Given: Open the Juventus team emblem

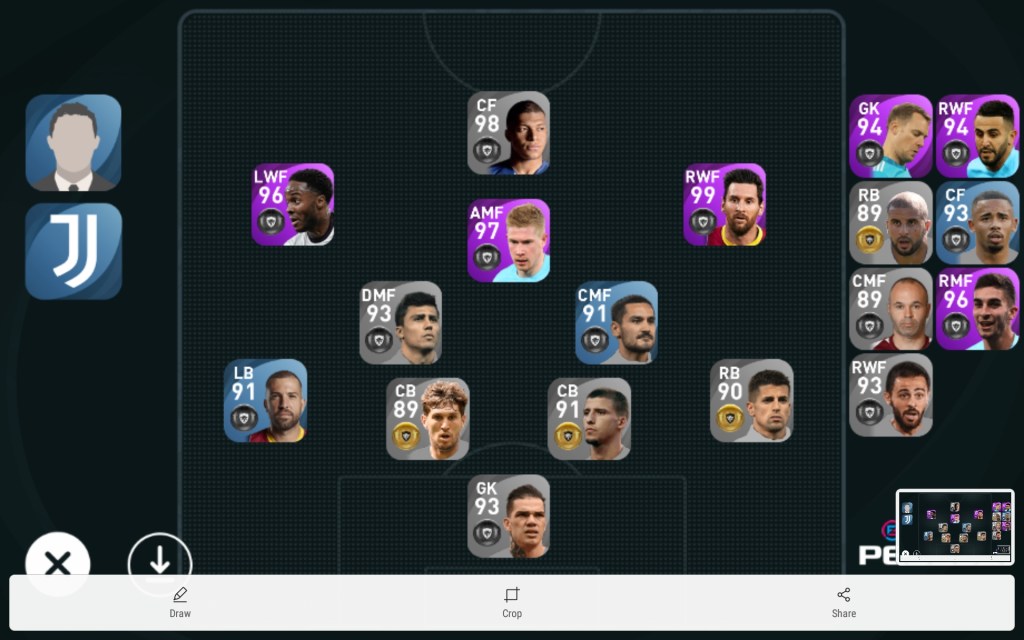Looking at the screenshot, I should click(73, 251).
